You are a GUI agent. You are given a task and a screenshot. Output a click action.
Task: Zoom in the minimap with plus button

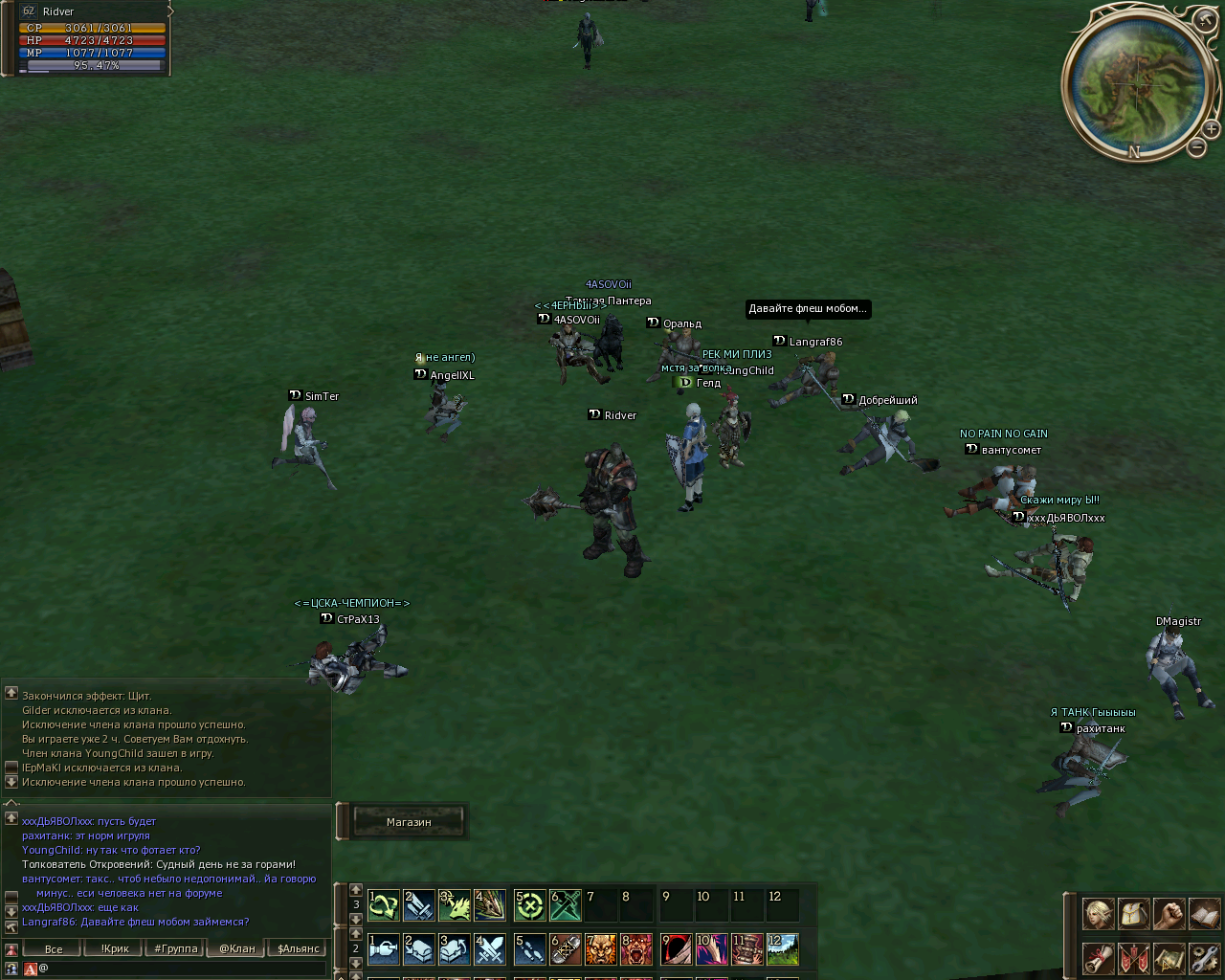[x=1211, y=128]
